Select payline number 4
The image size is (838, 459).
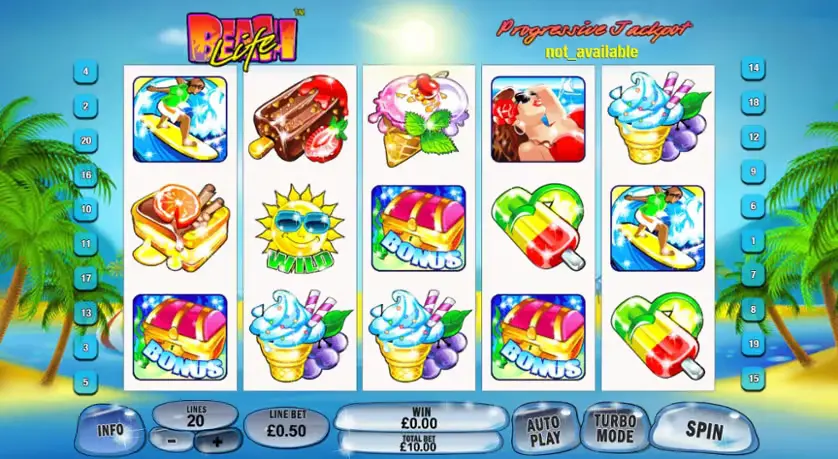87,72
